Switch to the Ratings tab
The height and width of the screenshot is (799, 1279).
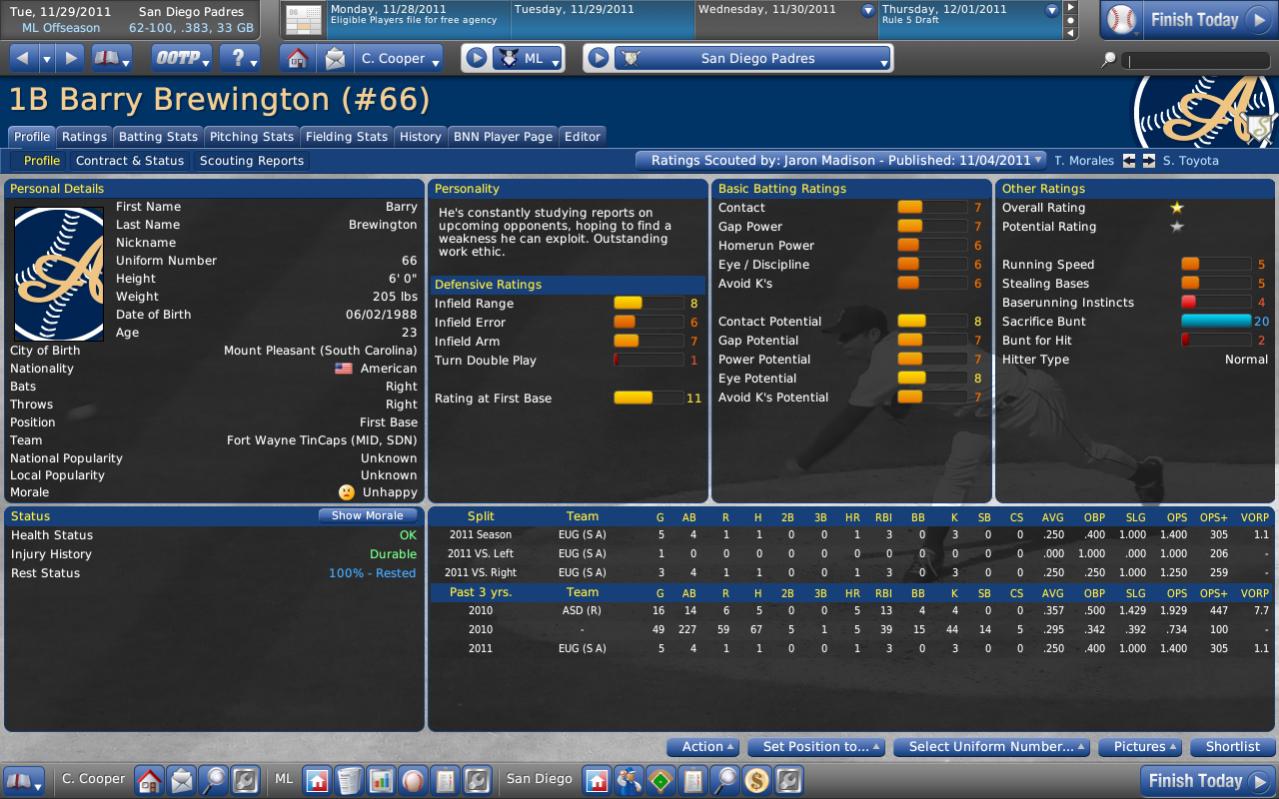coord(84,137)
